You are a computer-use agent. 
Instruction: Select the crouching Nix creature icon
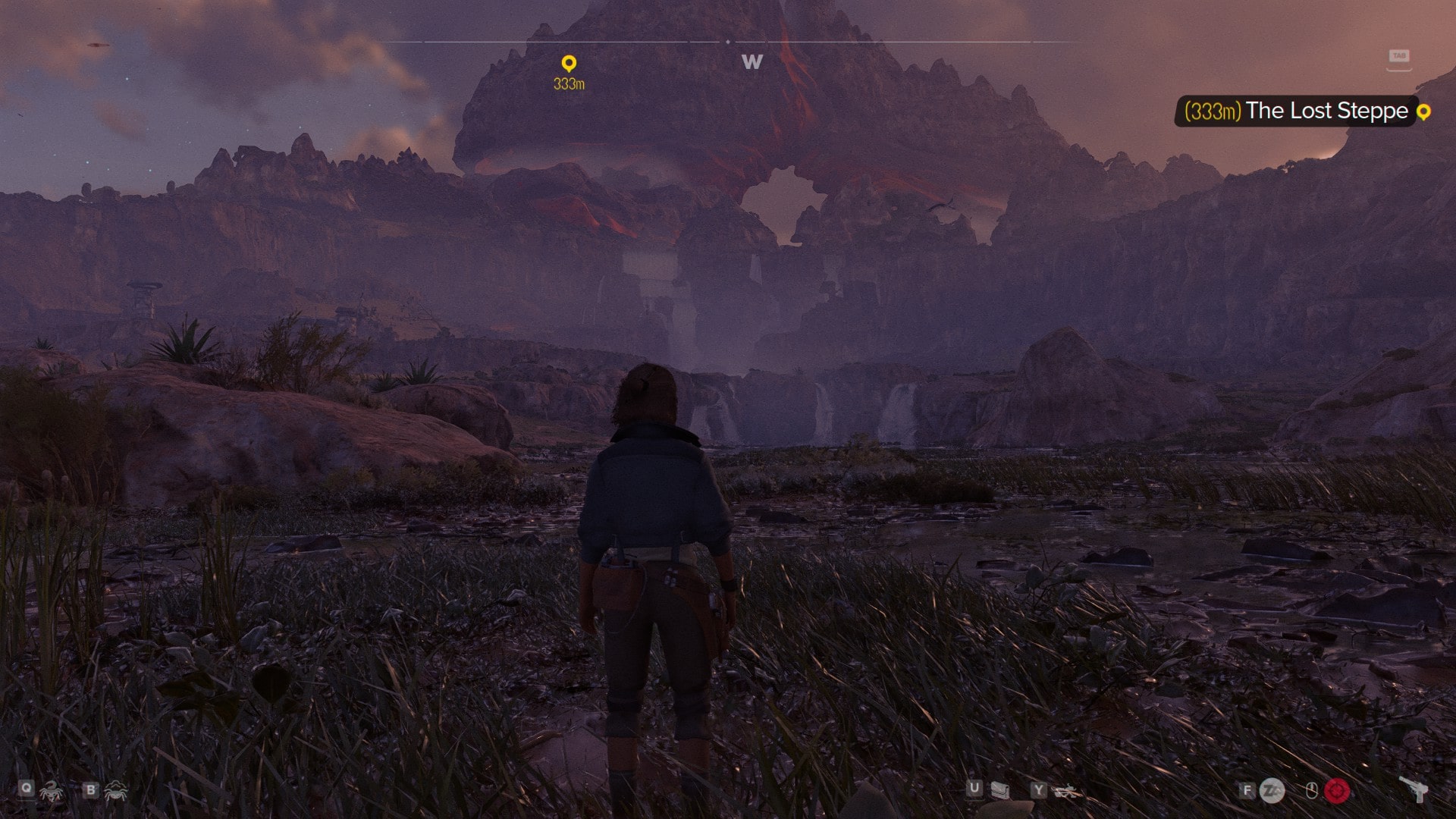116,792
